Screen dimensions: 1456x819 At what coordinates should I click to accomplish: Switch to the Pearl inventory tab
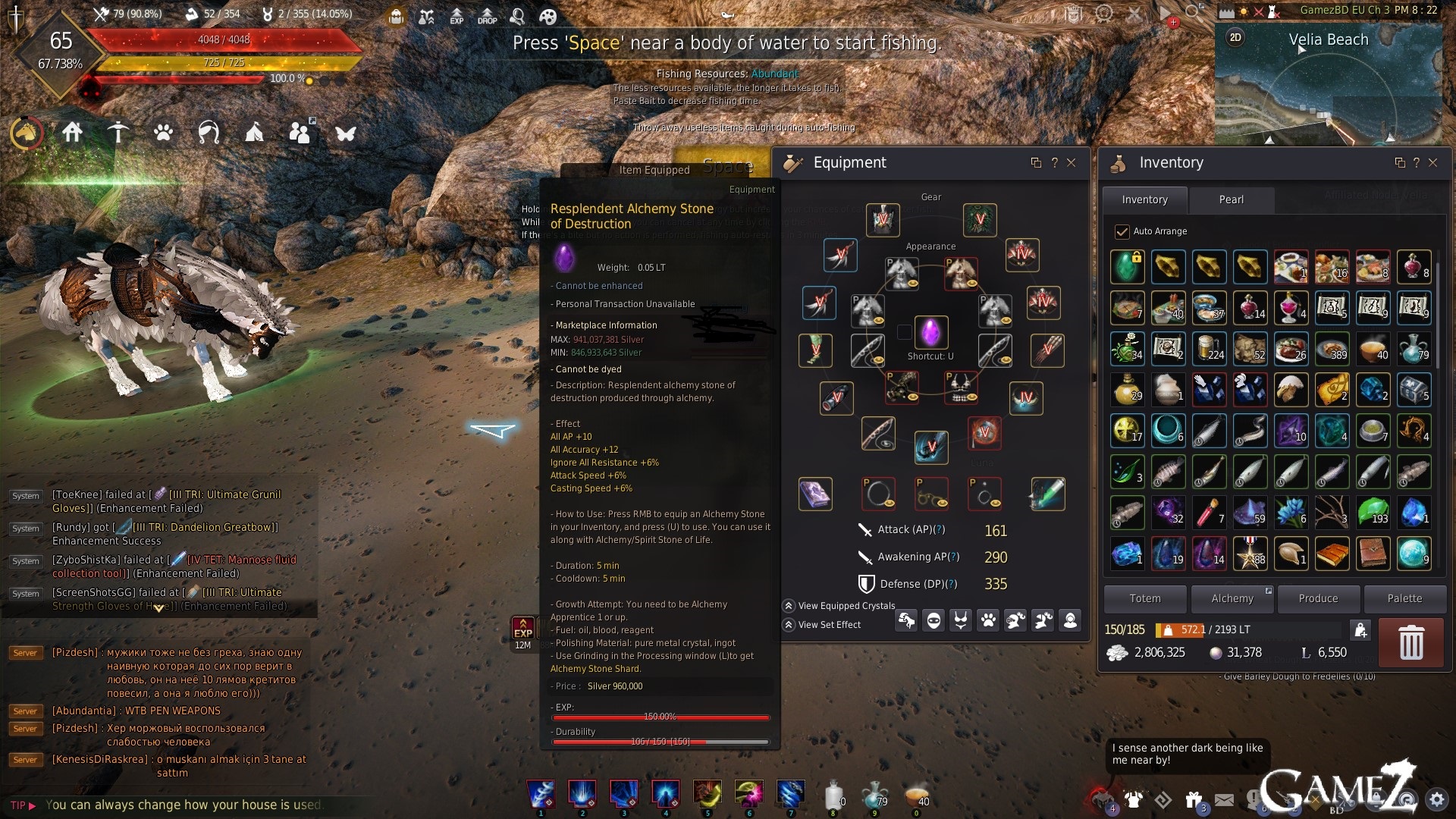coord(1231,199)
